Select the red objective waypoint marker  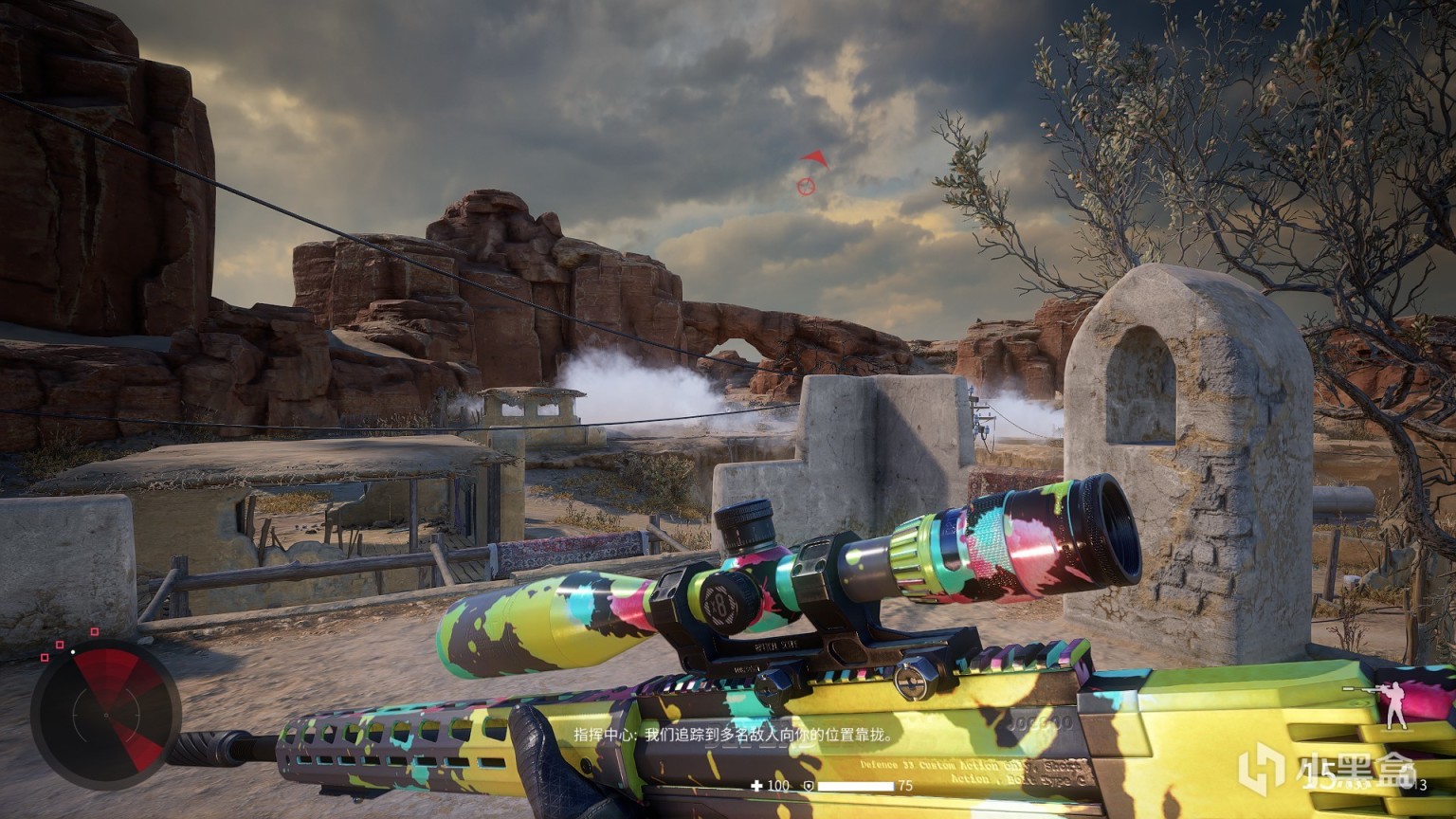pos(806,186)
